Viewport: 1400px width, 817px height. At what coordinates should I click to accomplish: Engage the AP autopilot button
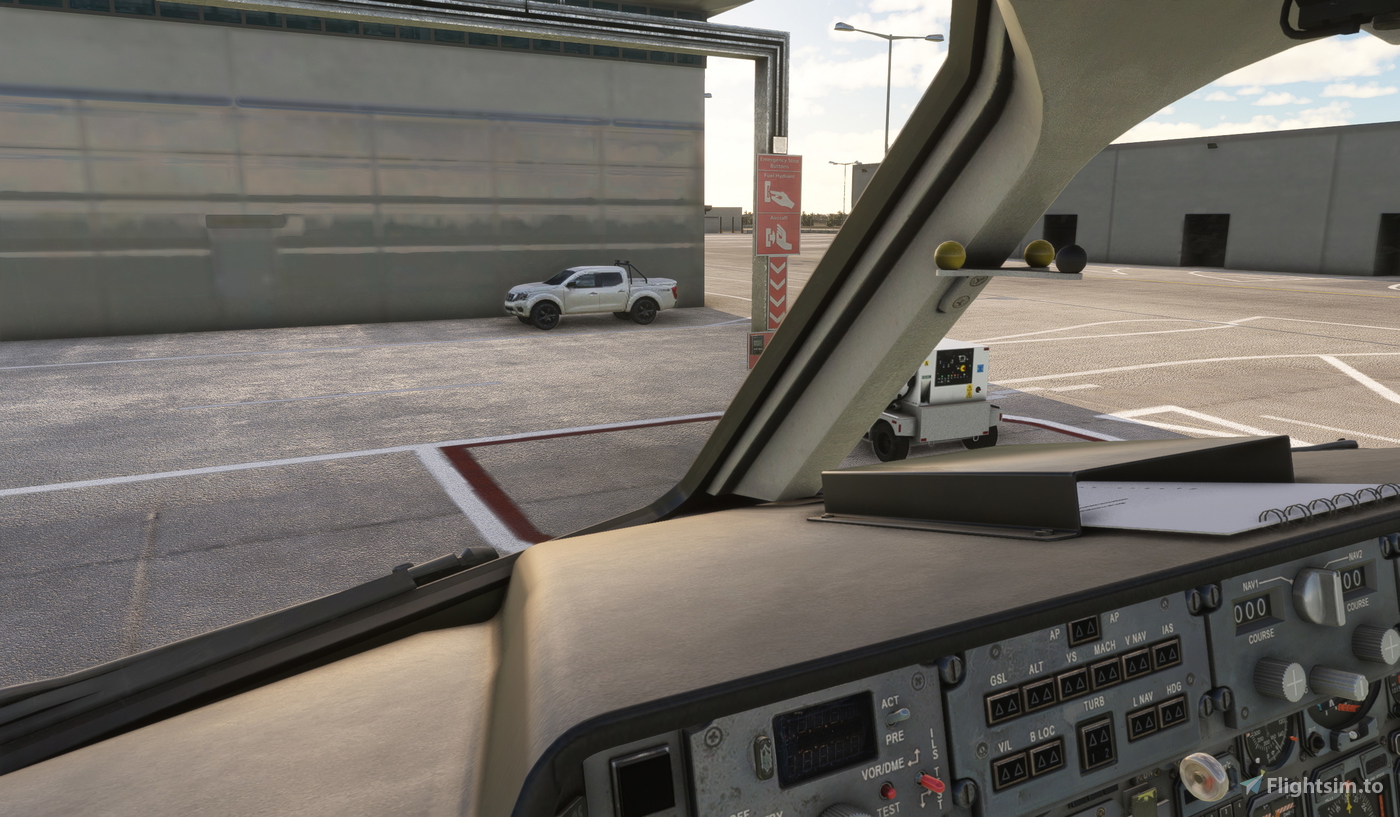(1083, 629)
